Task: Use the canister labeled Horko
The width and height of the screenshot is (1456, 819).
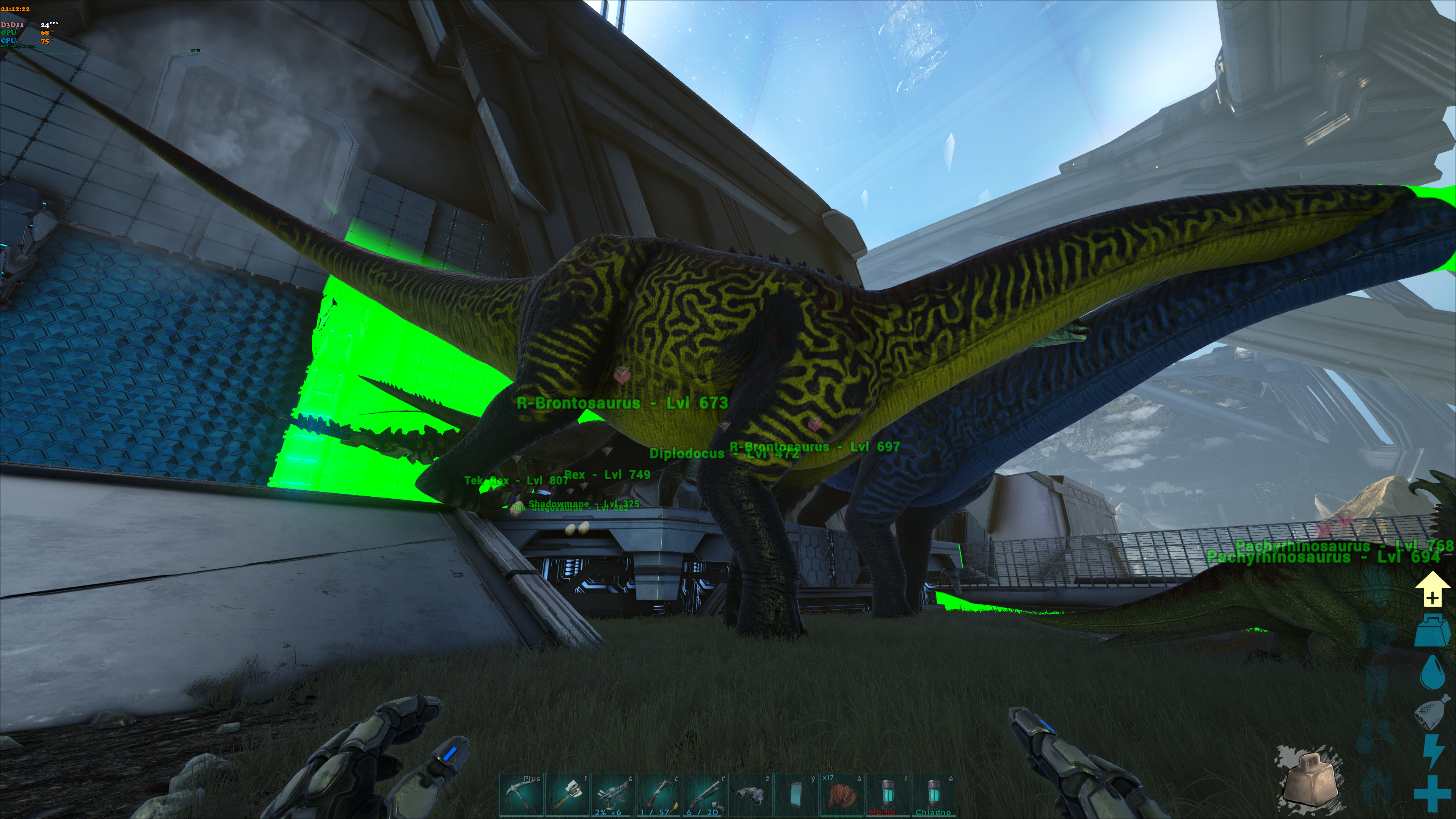Action: (887, 795)
